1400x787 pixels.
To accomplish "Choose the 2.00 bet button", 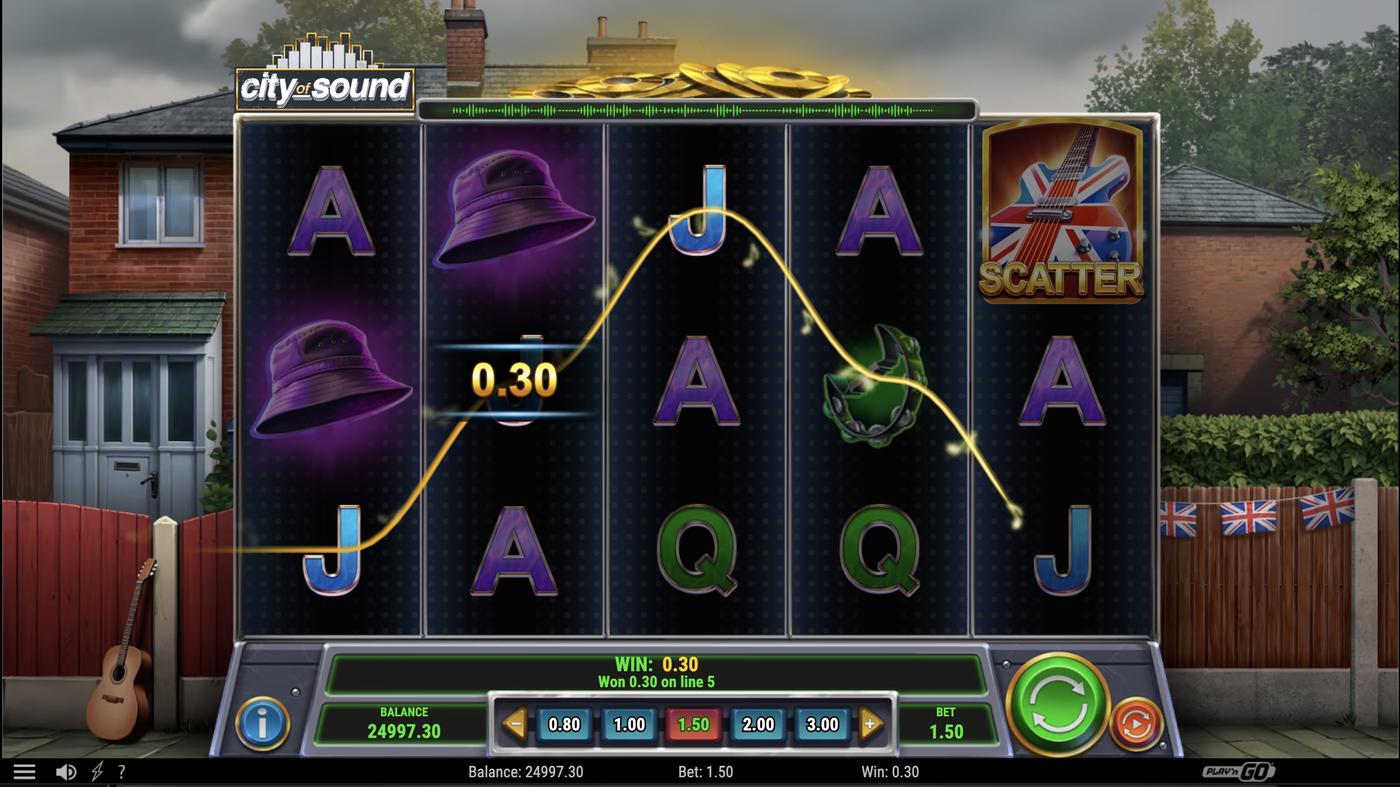I will [757, 723].
